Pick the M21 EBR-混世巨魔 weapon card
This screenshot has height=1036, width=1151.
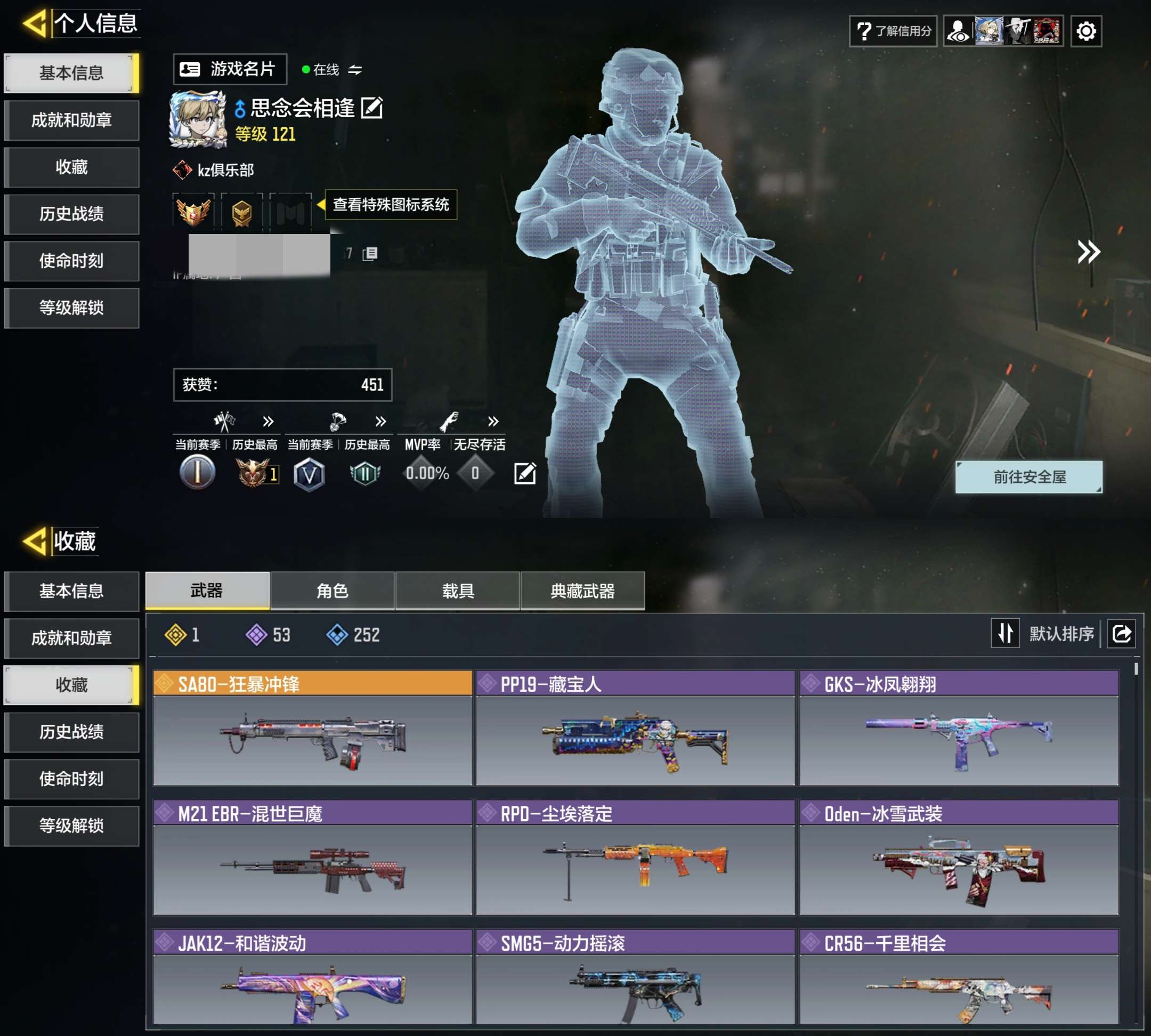point(312,858)
